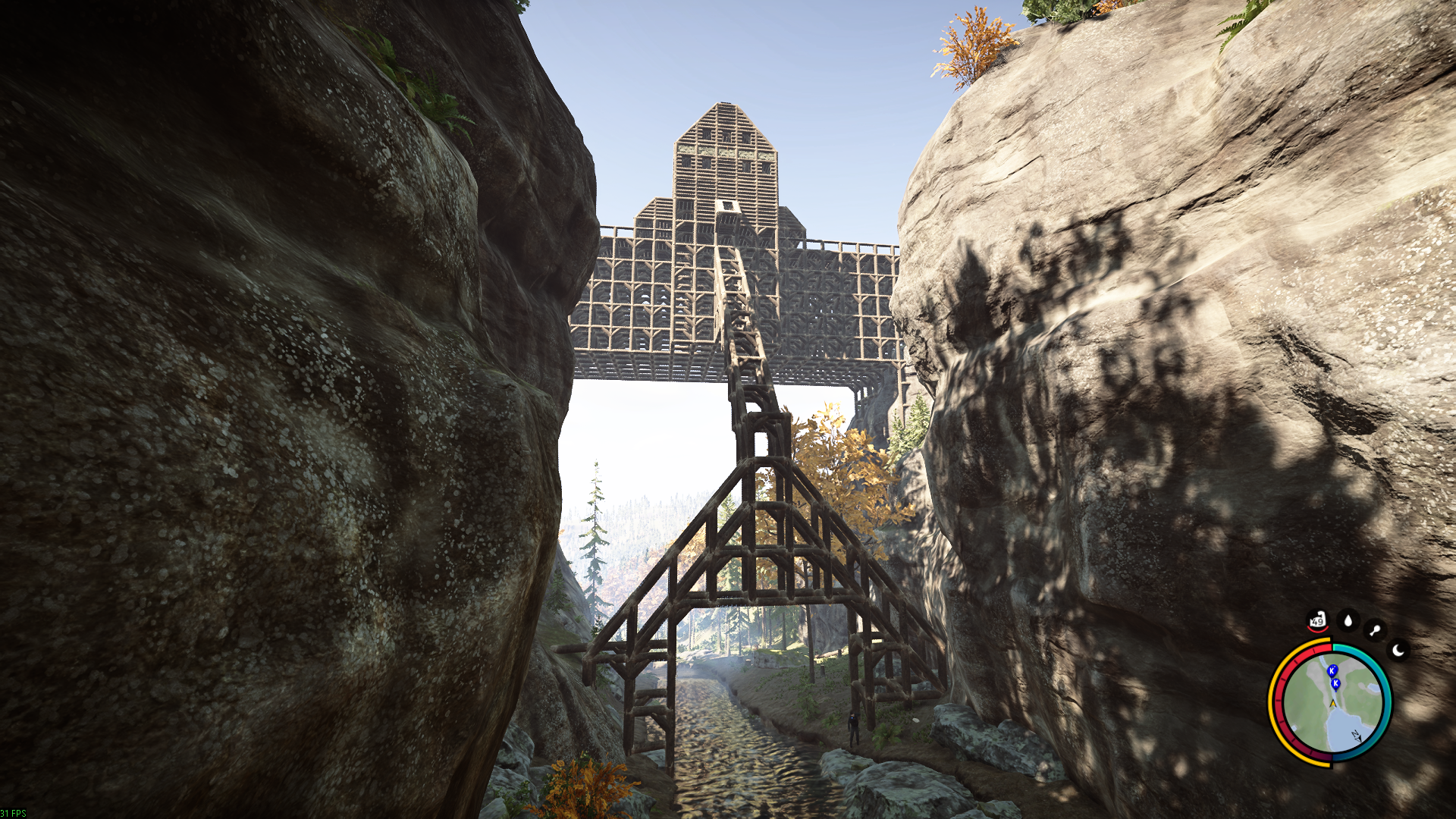
Task: Click the K marker nearest the player arrow
Action: tap(1335, 684)
